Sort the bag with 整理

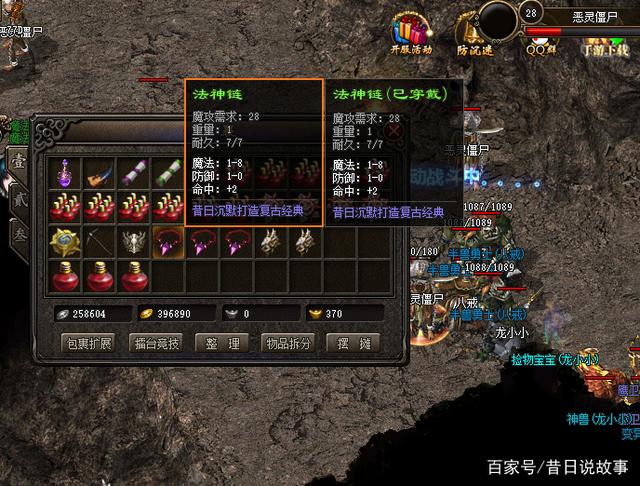coord(221,344)
